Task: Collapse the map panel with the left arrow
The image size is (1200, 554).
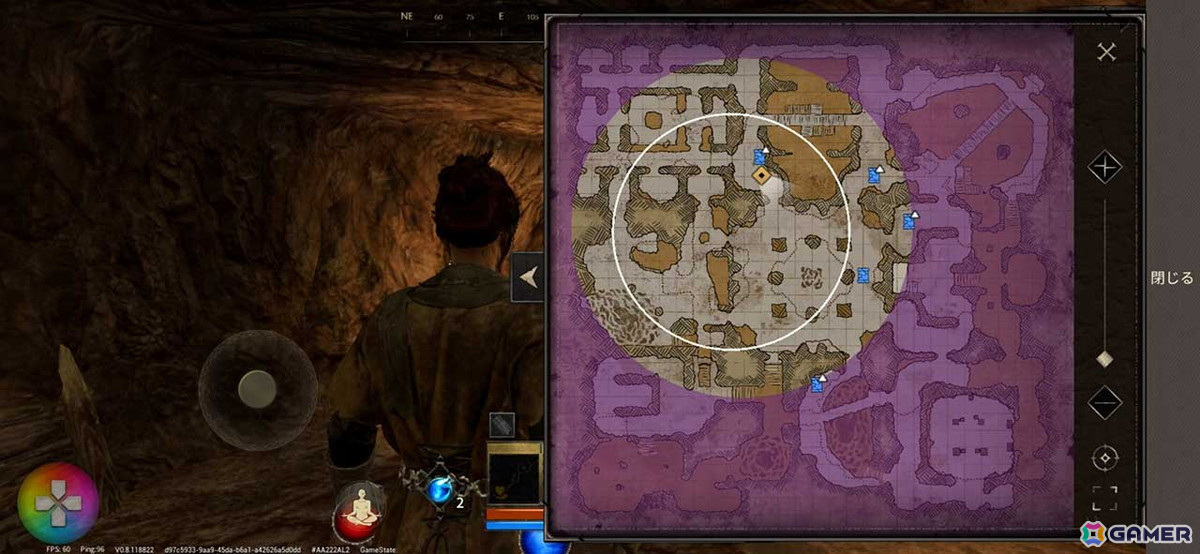Action: 528,279
